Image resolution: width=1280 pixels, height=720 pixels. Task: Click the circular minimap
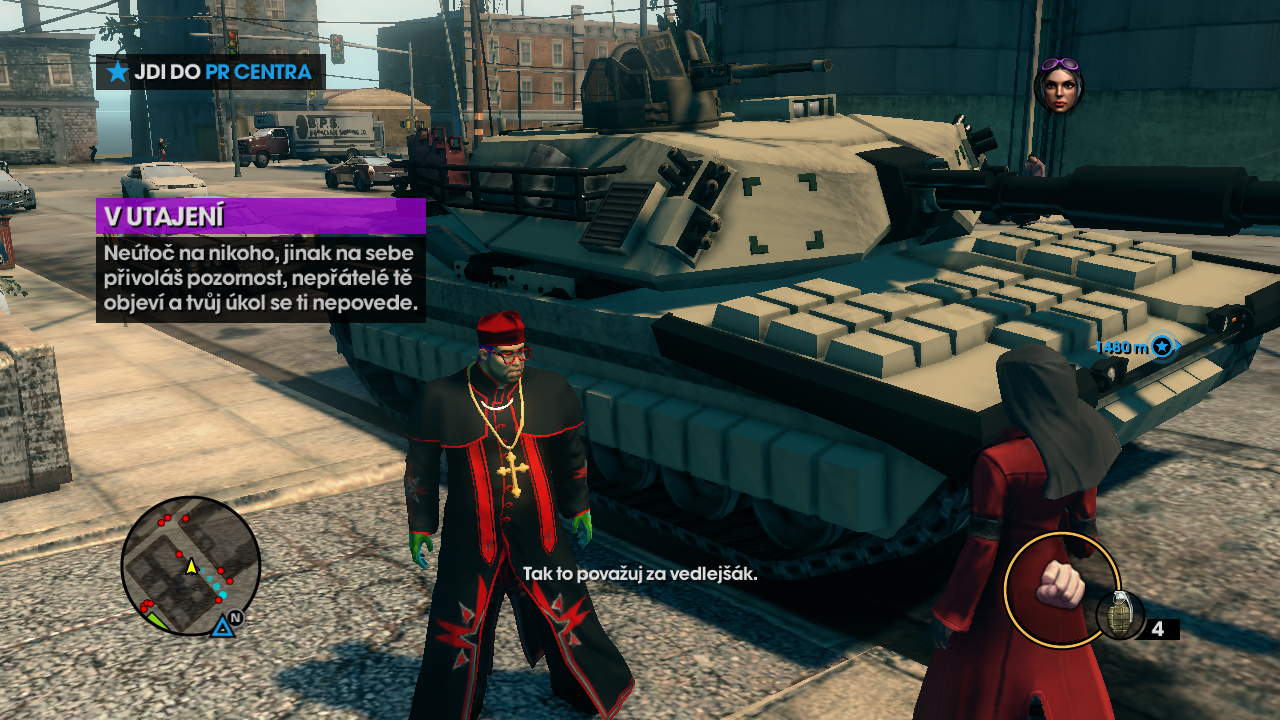point(190,566)
